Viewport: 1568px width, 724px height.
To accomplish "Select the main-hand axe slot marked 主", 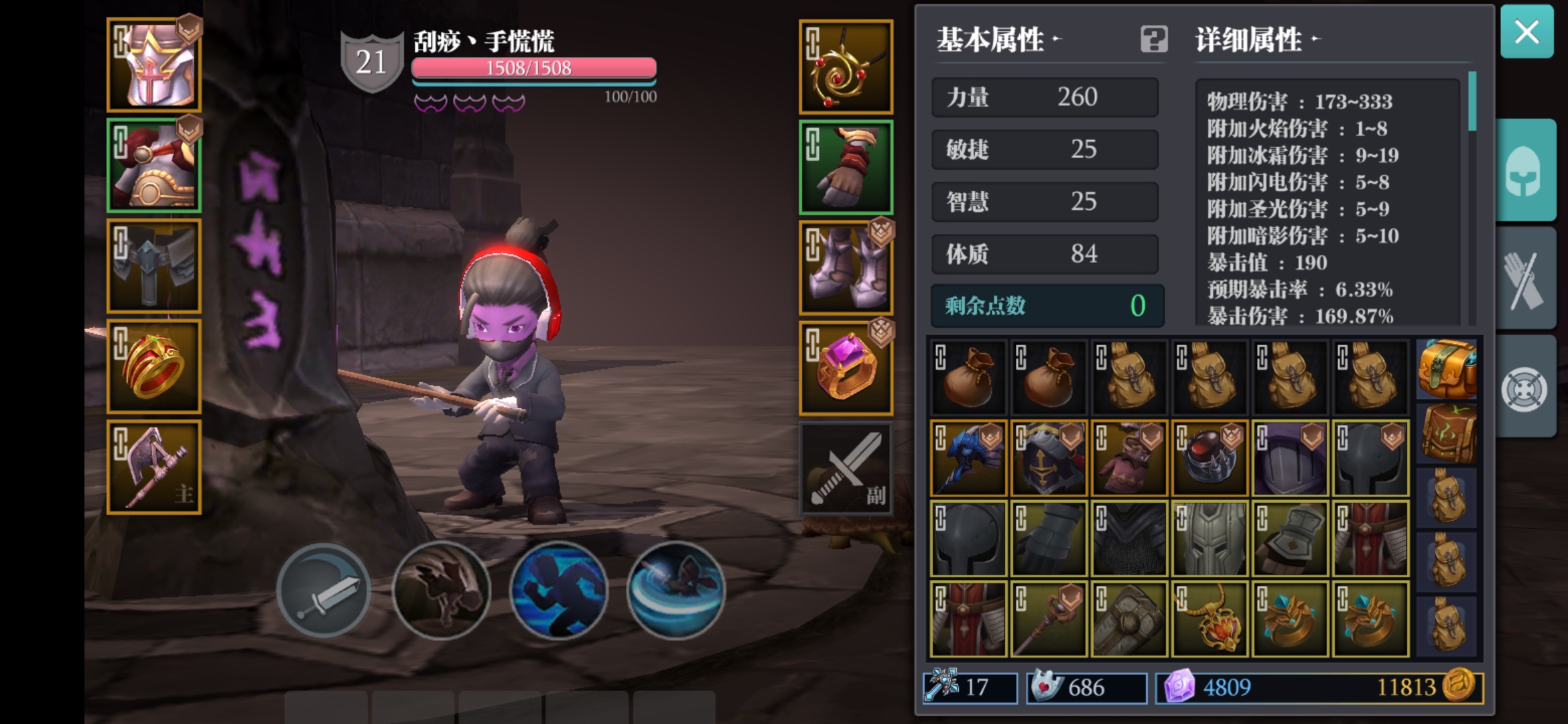I will point(153,465).
